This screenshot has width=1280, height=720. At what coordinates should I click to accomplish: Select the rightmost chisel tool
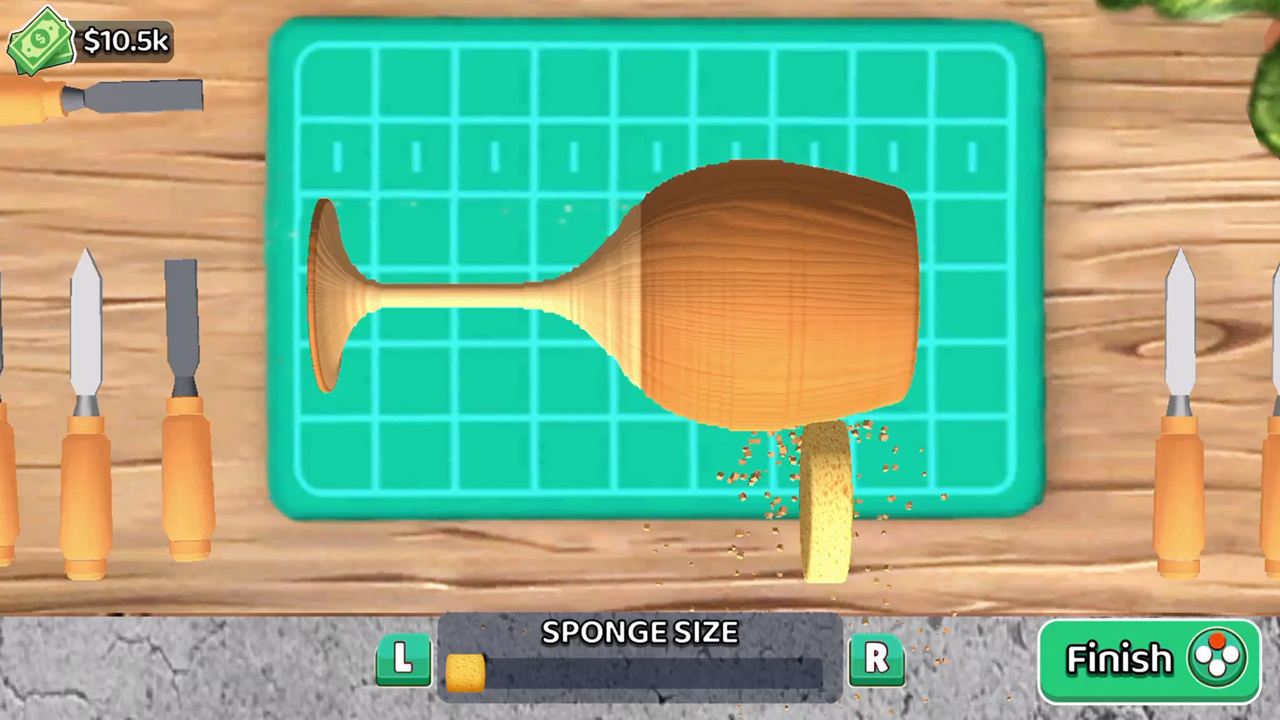tap(1270, 400)
